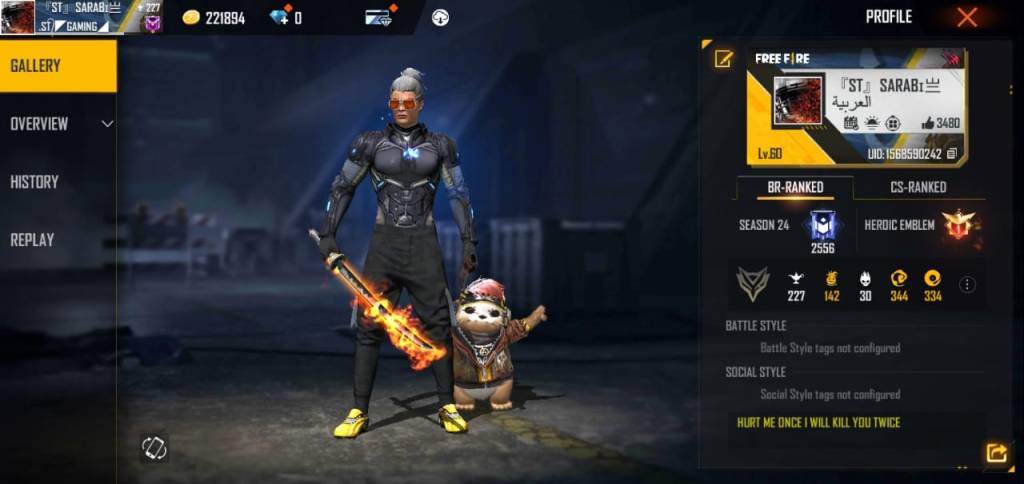Click the edit profile pencil icon
Screen dimensions: 1024x484
pyautogui.click(x=723, y=59)
